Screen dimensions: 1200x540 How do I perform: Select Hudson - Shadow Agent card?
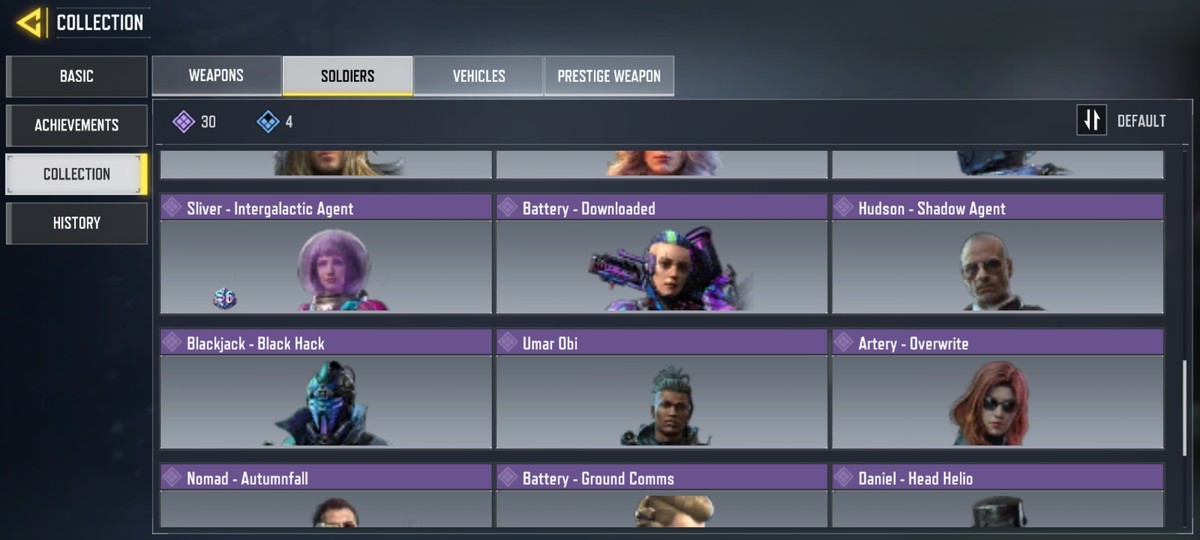[x=998, y=255]
